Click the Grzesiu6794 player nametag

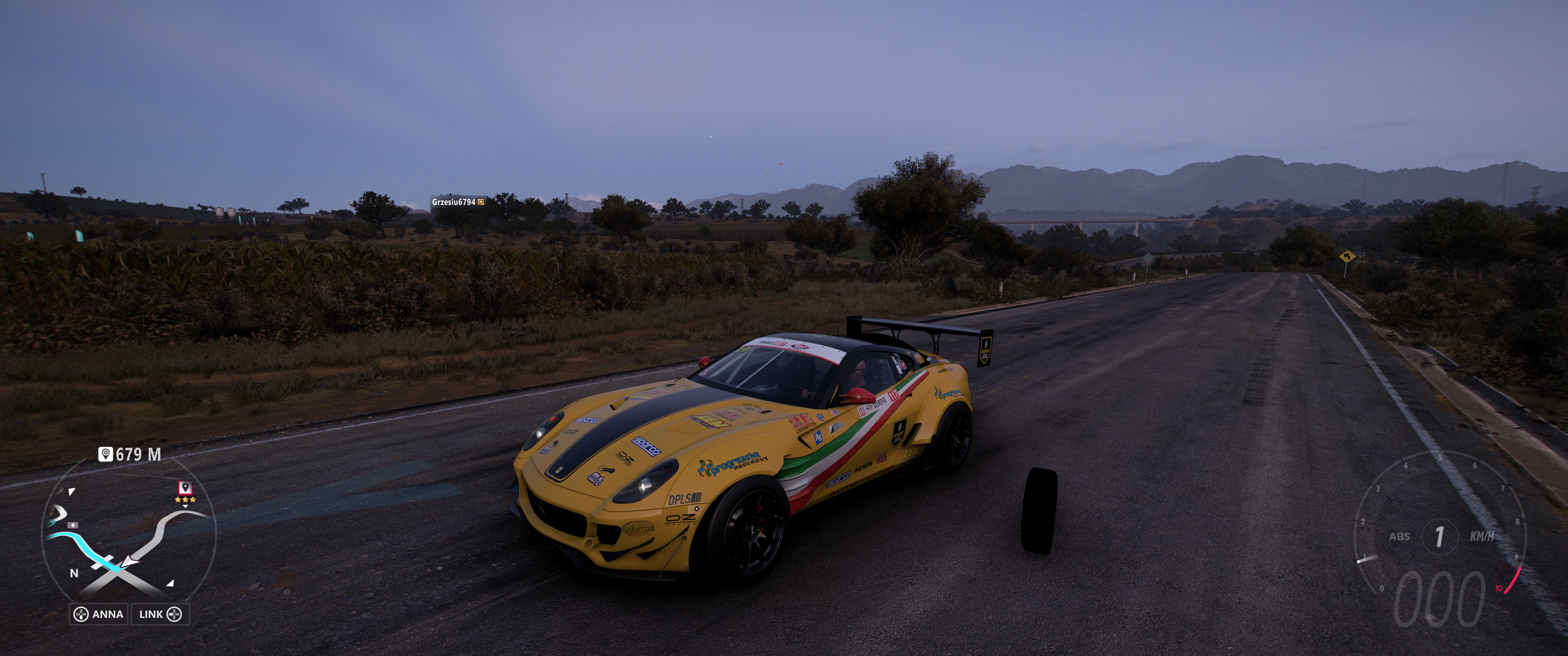click(x=457, y=202)
